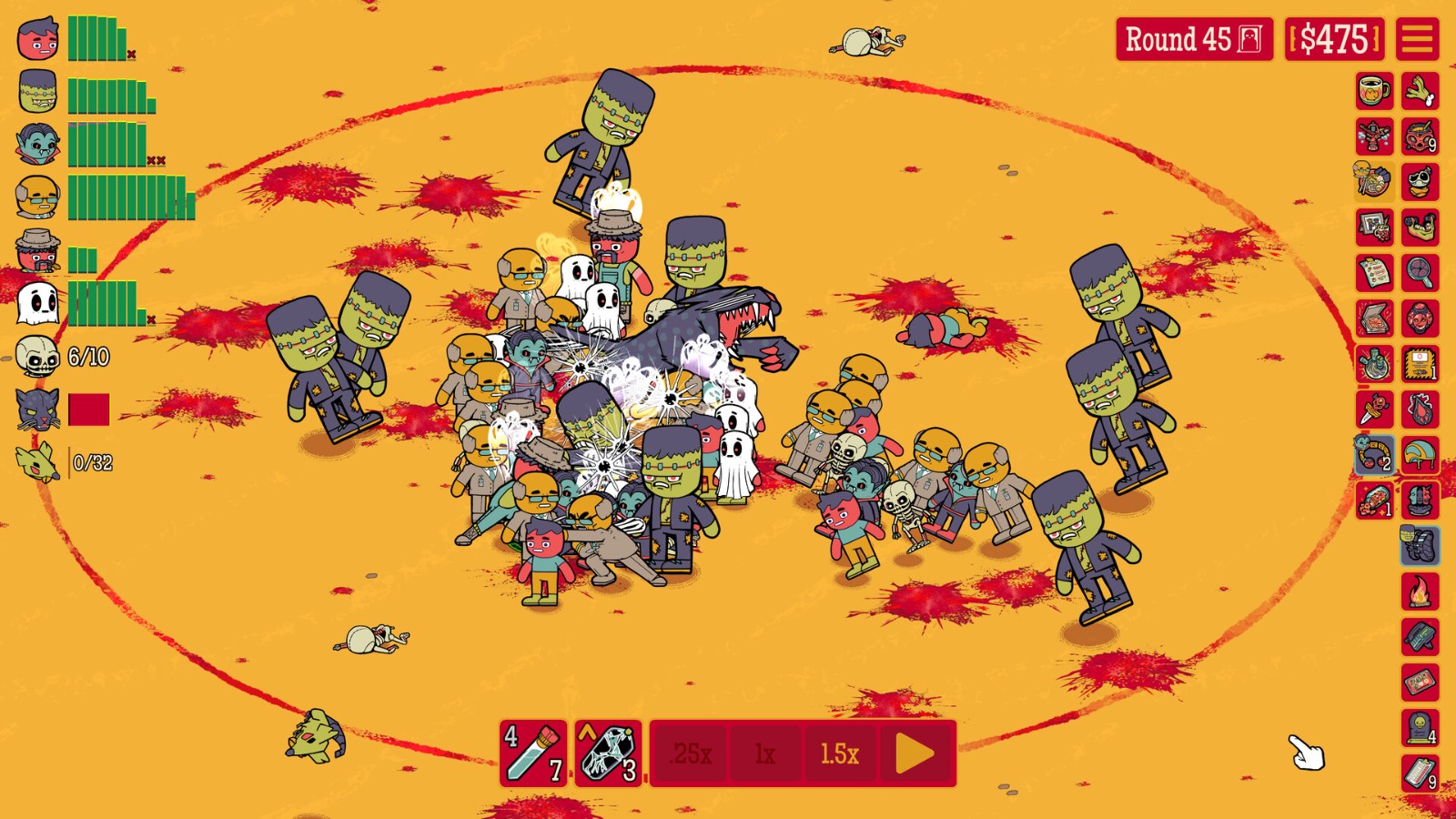The height and width of the screenshot is (819, 1456).
Task: Open the hamburger menu
Action: point(1417,39)
